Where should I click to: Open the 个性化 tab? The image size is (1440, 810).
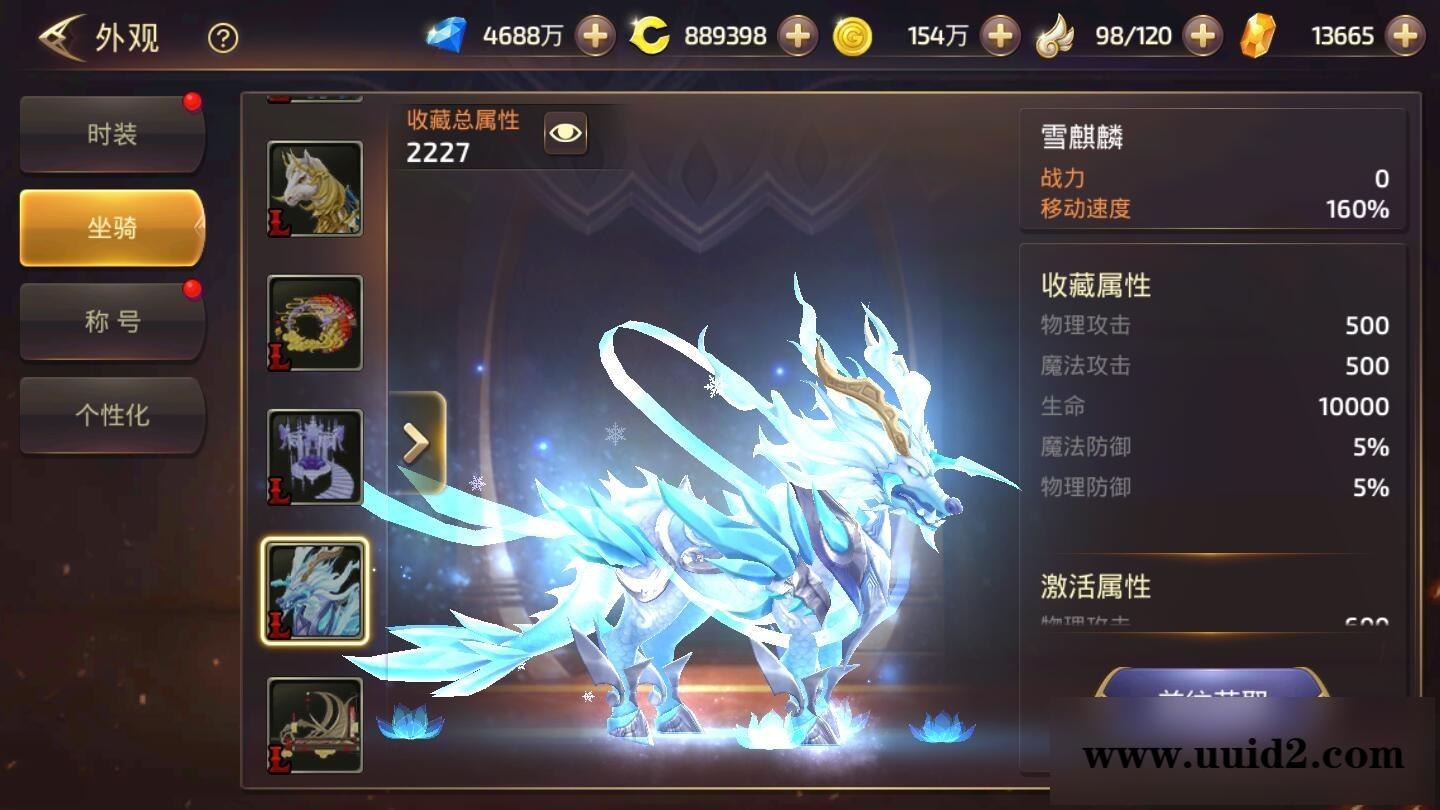click(111, 416)
